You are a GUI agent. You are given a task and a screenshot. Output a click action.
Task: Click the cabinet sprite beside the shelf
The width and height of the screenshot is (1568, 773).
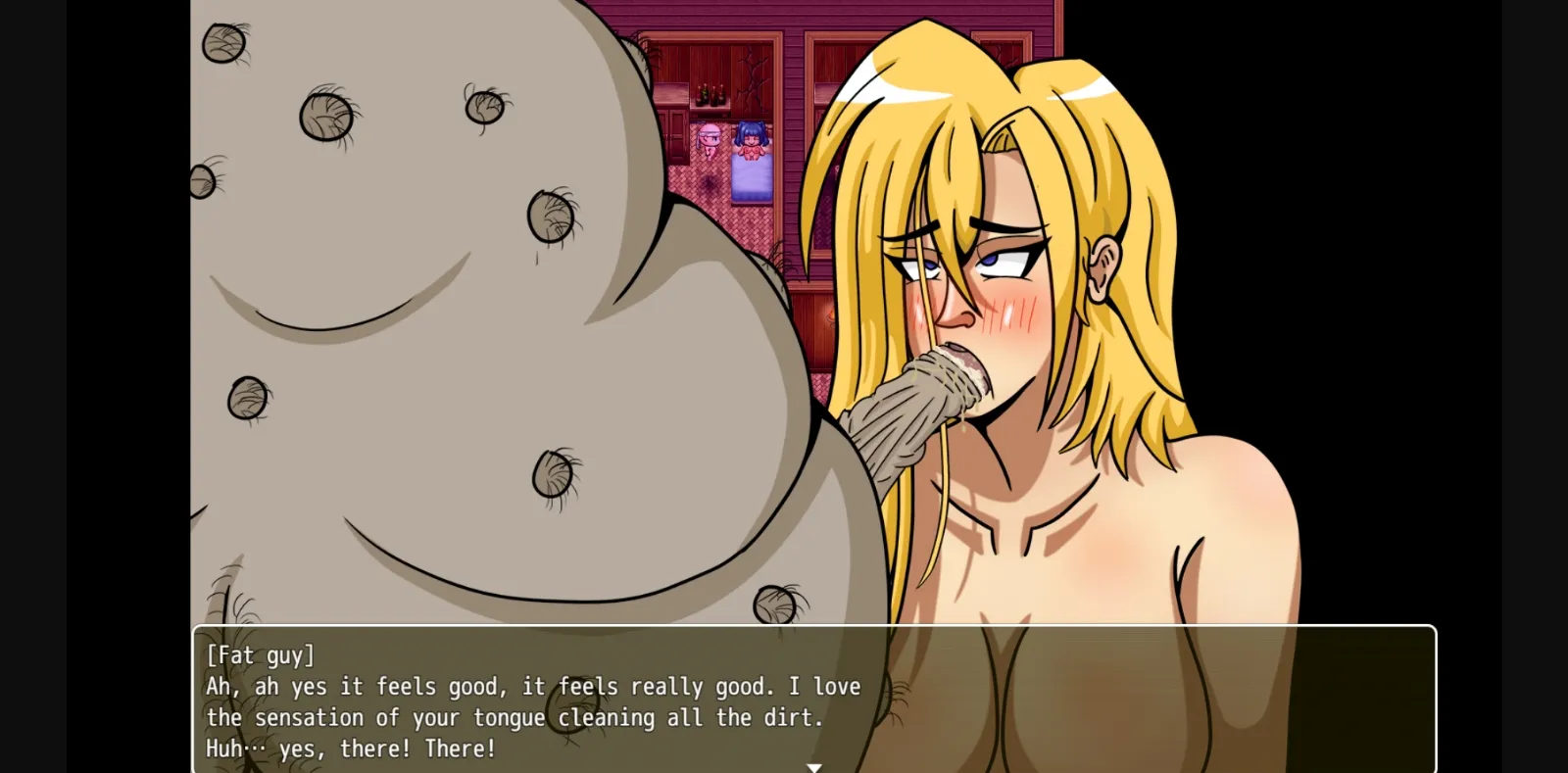click(673, 137)
